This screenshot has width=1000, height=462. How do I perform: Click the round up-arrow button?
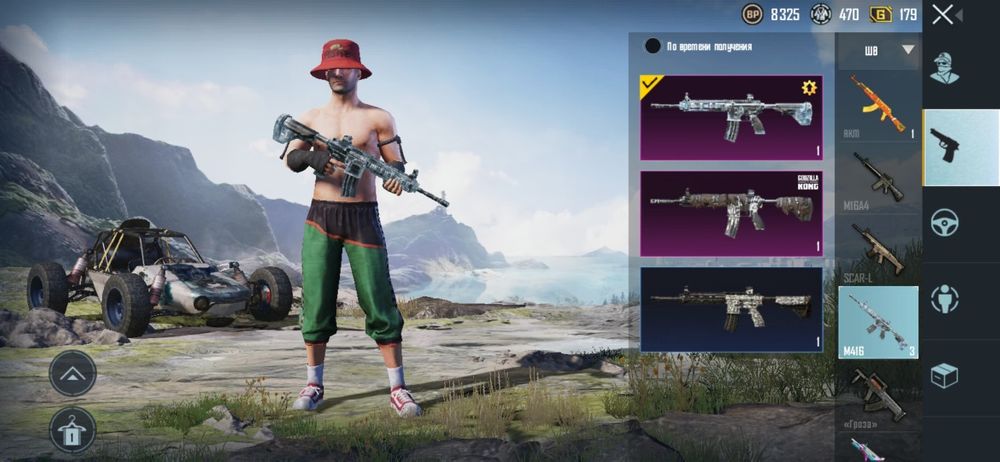(x=72, y=372)
